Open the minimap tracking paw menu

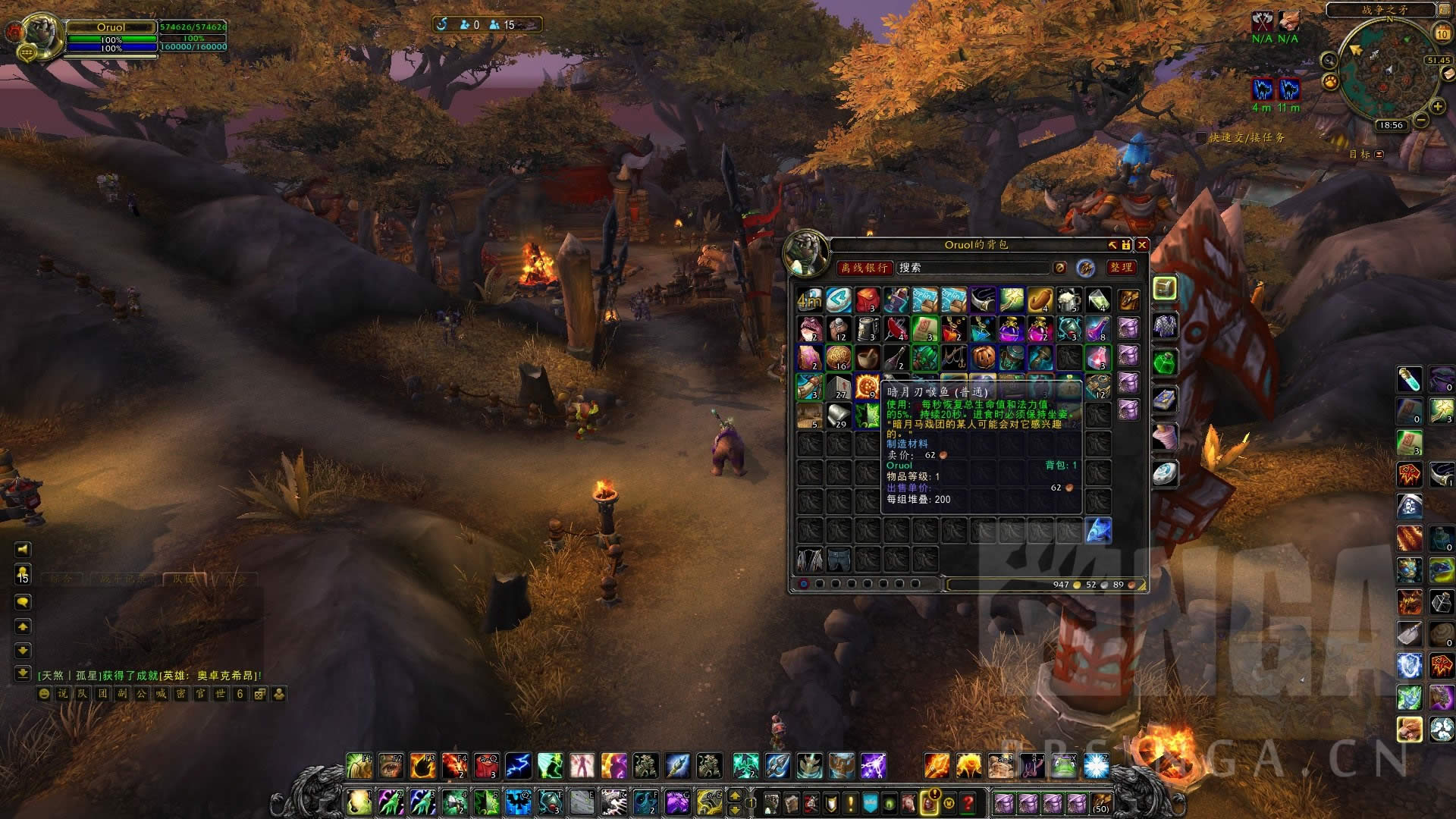coord(1330,81)
